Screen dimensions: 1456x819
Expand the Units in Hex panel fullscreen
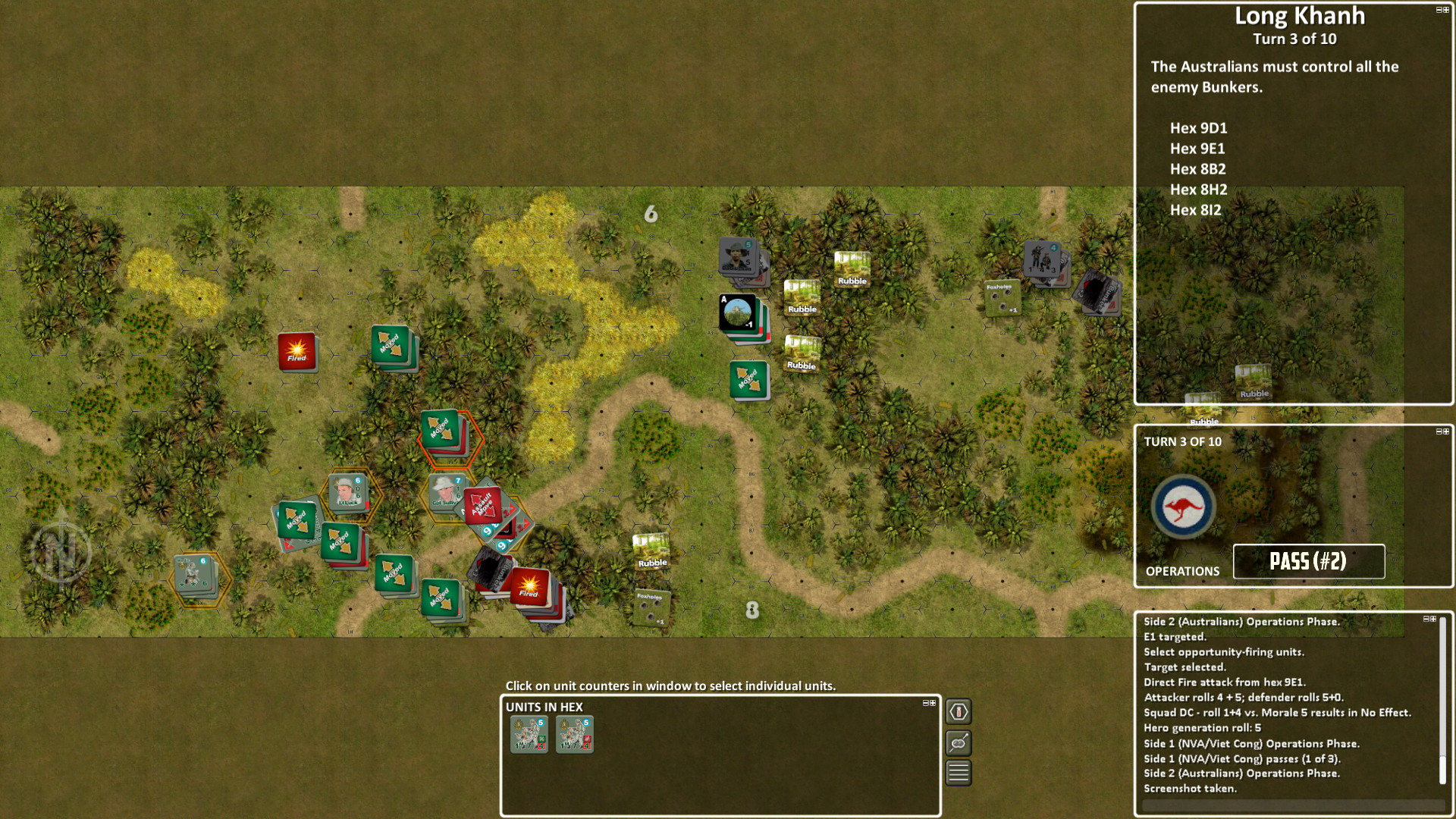(934, 703)
